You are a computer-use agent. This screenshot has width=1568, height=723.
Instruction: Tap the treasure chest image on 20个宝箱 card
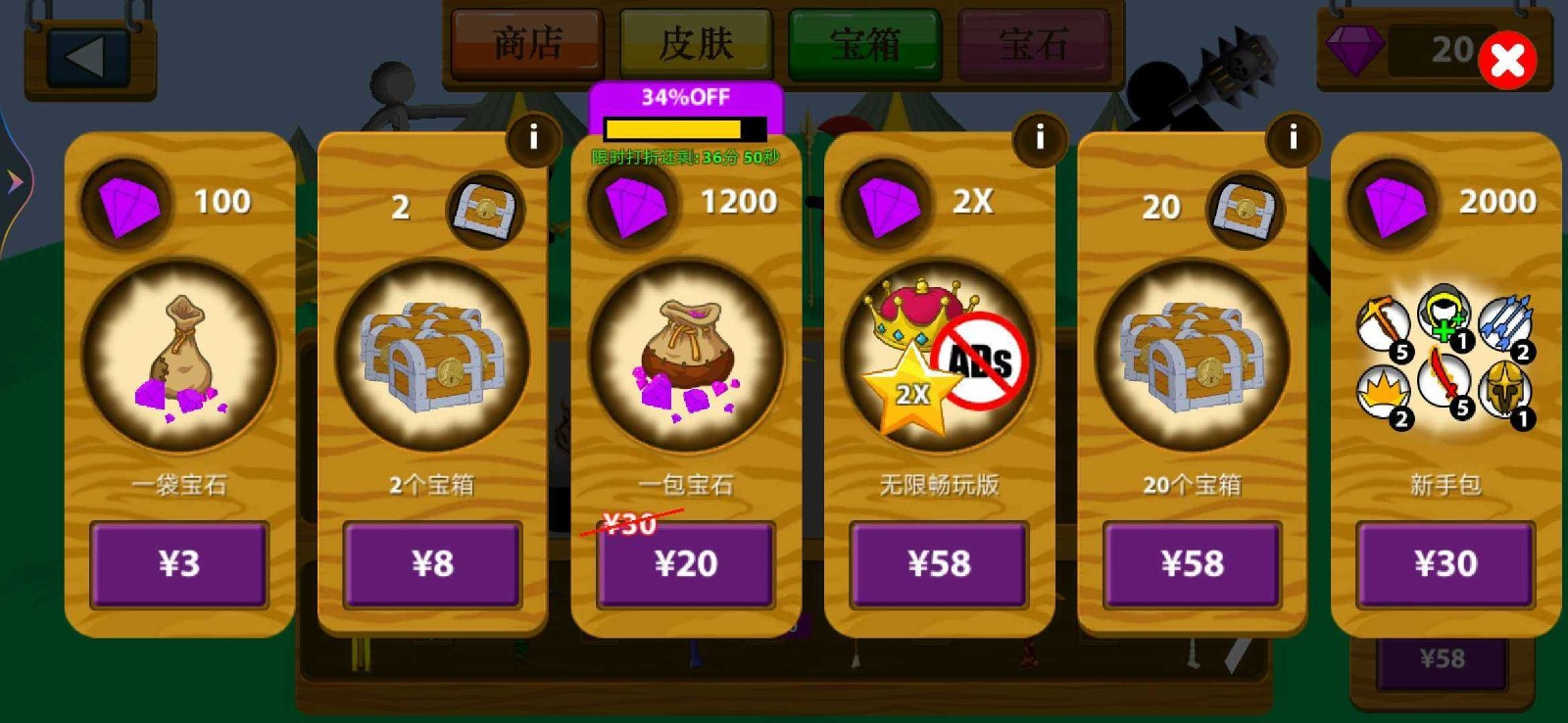(x=1189, y=360)
